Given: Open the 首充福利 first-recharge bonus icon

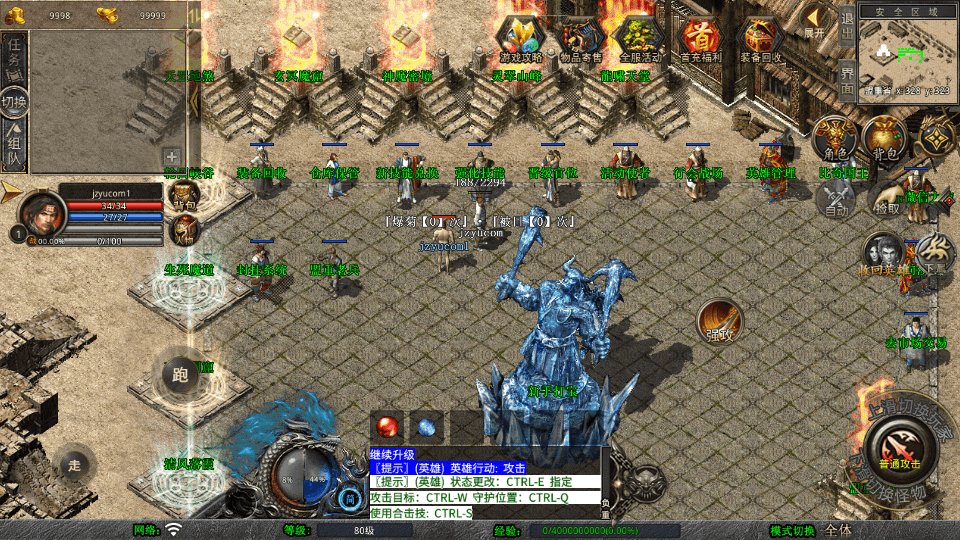Looking at the screenshot, I should click(703, 38).
